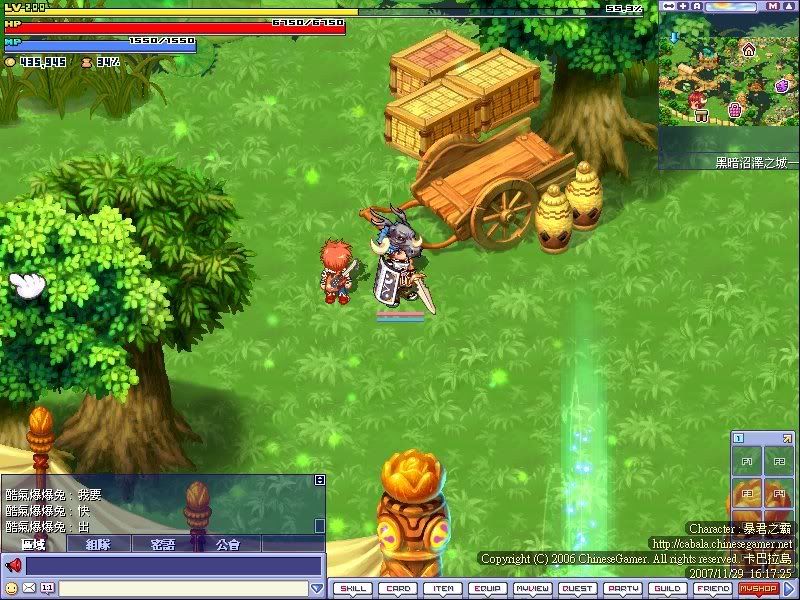Switch to the 密語 chat tab

(x=163, y=544)
